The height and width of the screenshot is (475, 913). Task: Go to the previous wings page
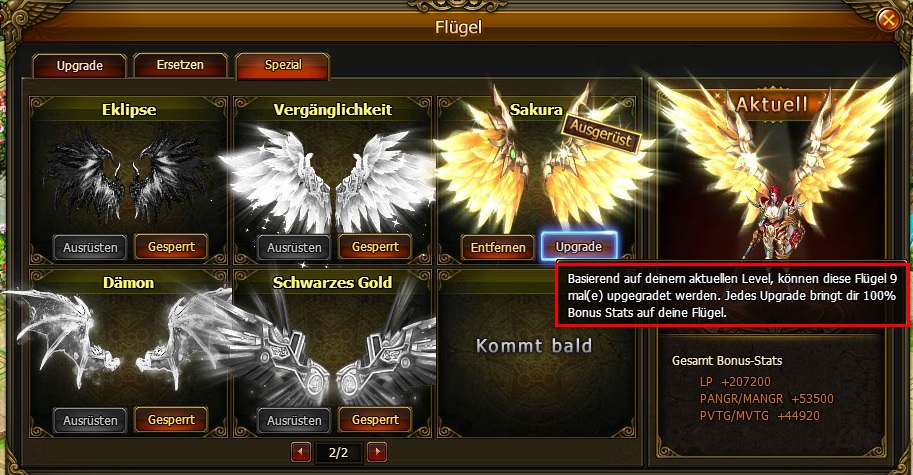[301, 453]
